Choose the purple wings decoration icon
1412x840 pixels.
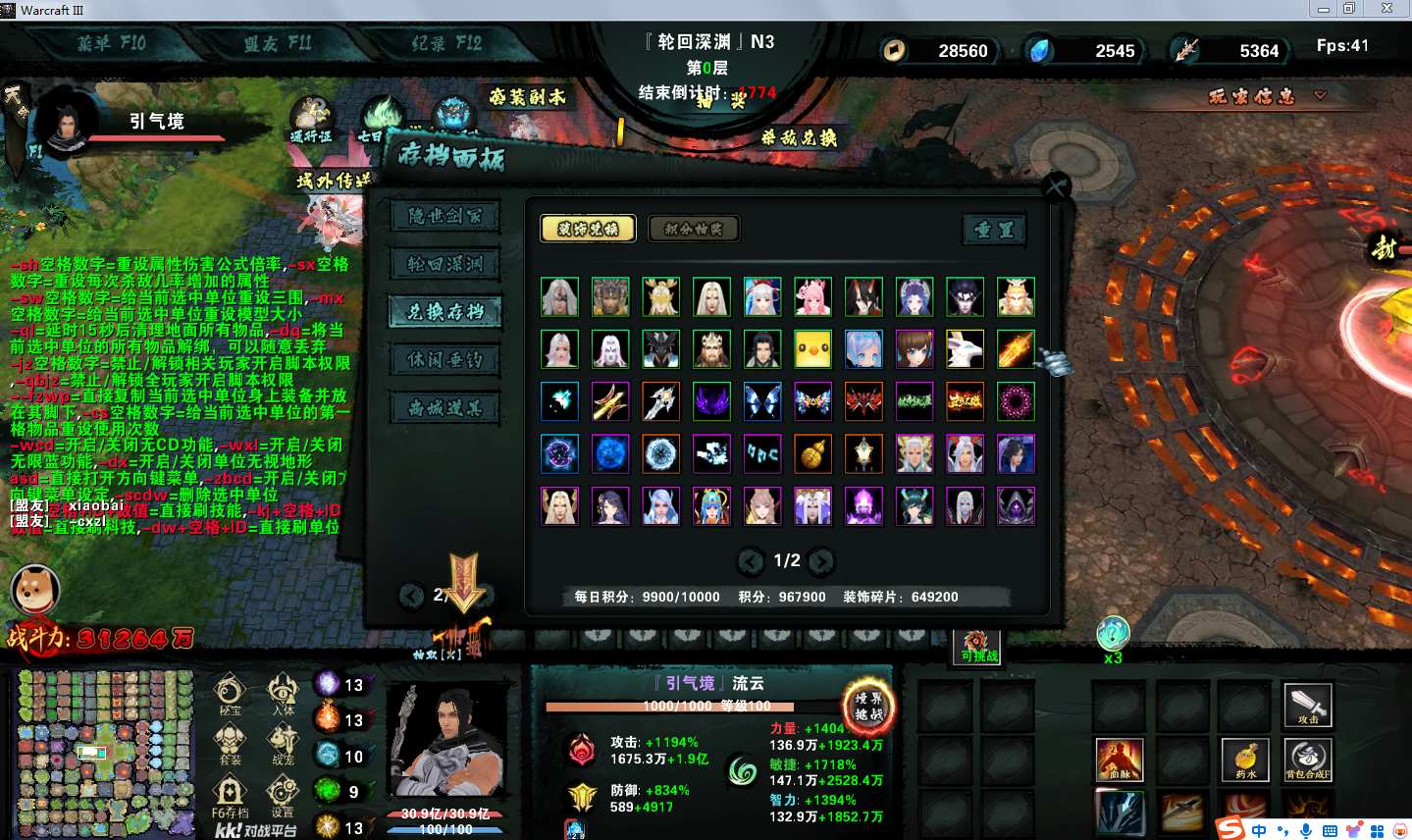pyautogui.click(x=711, y=401)
